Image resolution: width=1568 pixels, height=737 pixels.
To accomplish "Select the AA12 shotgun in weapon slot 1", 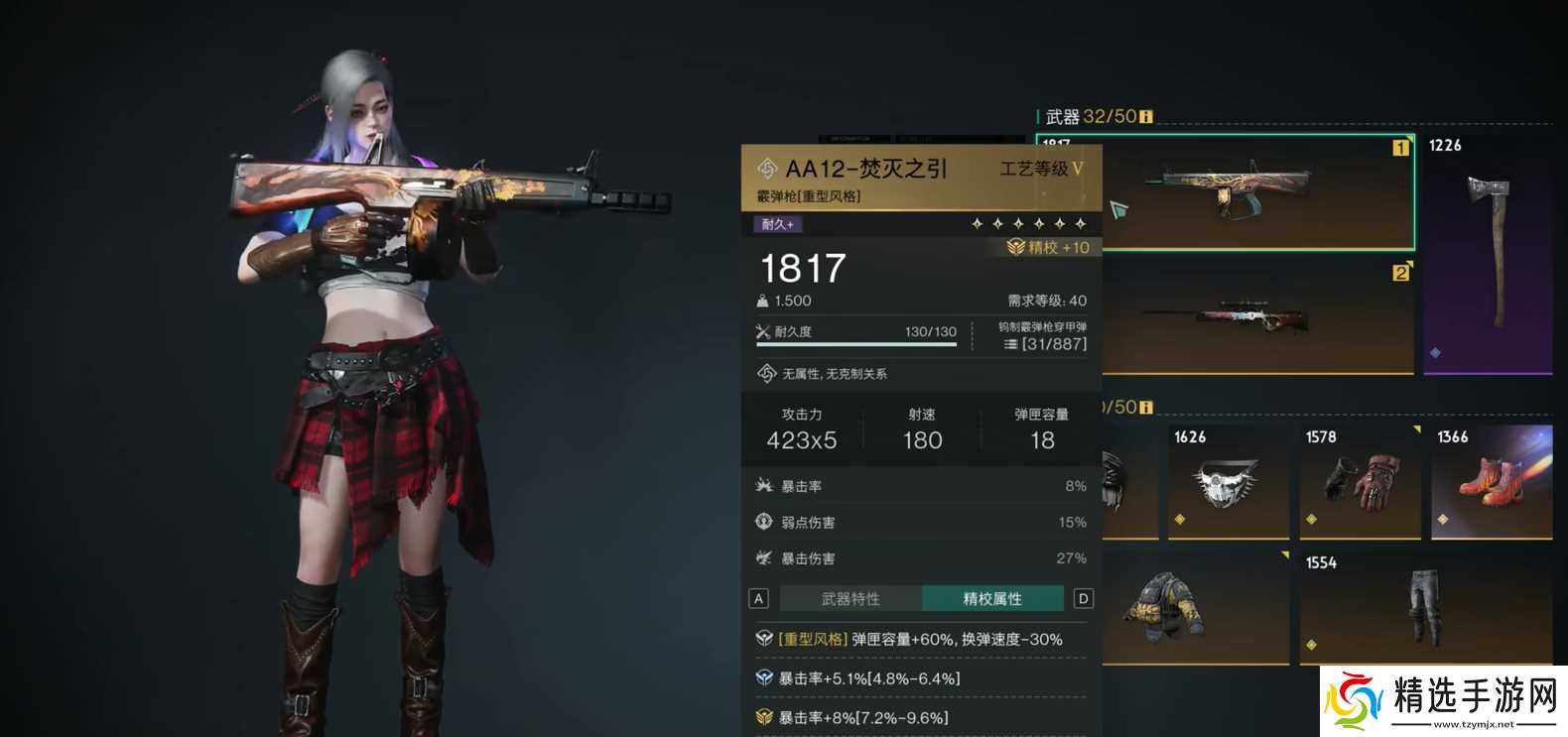I will pos(1256,191).
